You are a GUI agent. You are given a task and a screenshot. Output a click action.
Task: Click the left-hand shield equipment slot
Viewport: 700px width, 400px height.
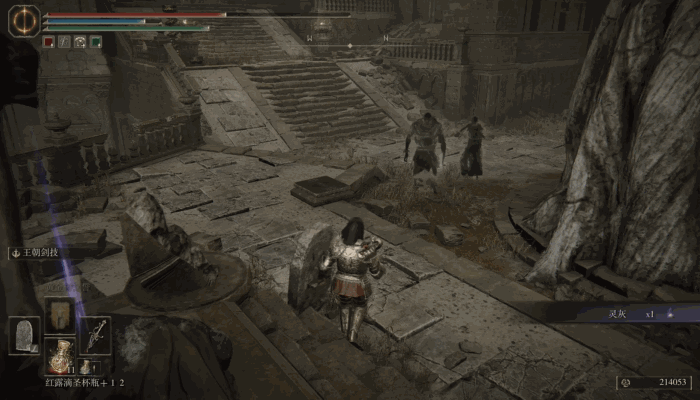coord(24,334)
